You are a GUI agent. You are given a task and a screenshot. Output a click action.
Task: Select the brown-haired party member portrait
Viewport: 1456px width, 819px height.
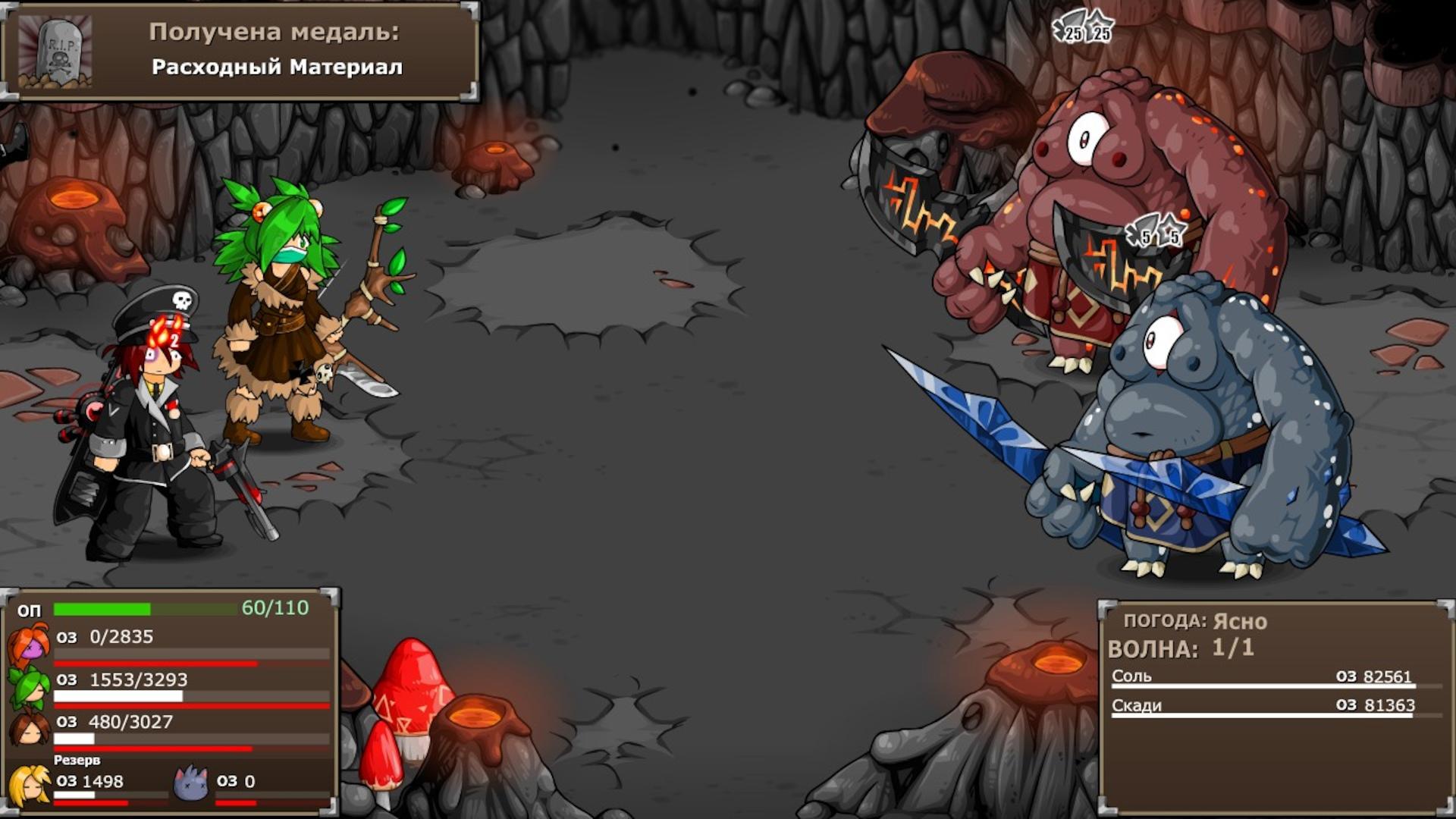tap(29, 728)
